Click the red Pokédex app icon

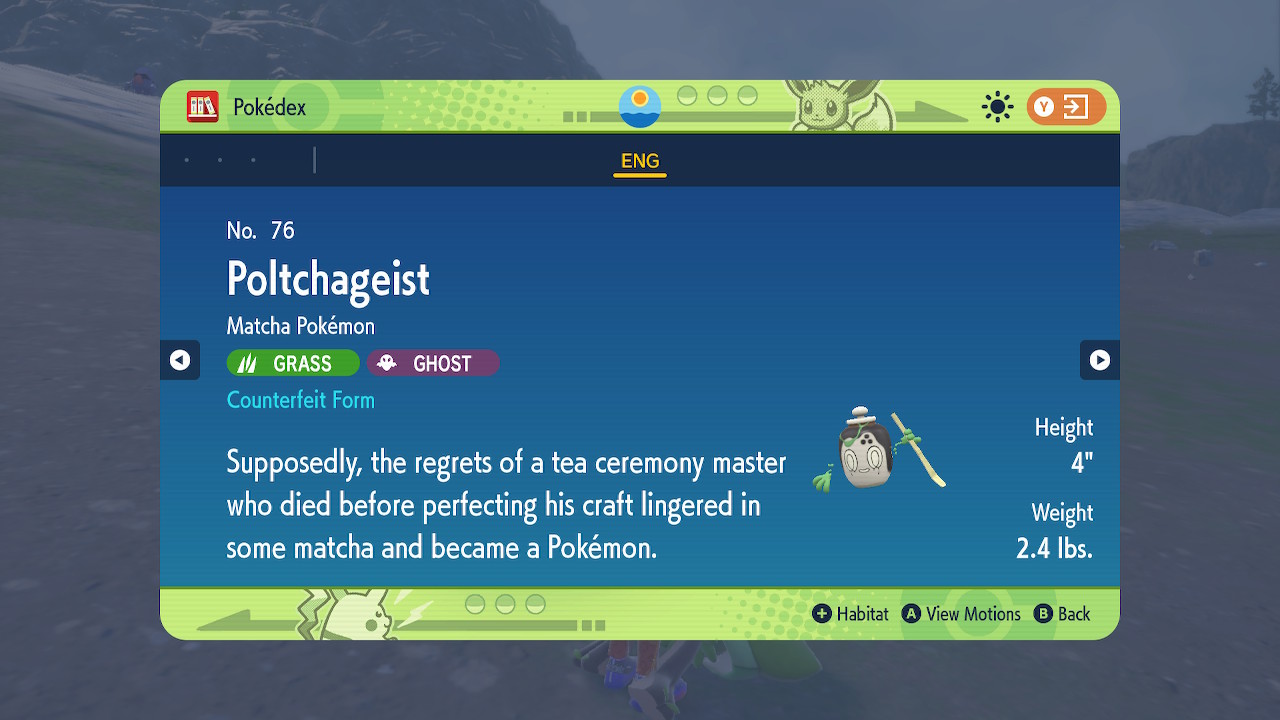201,106
